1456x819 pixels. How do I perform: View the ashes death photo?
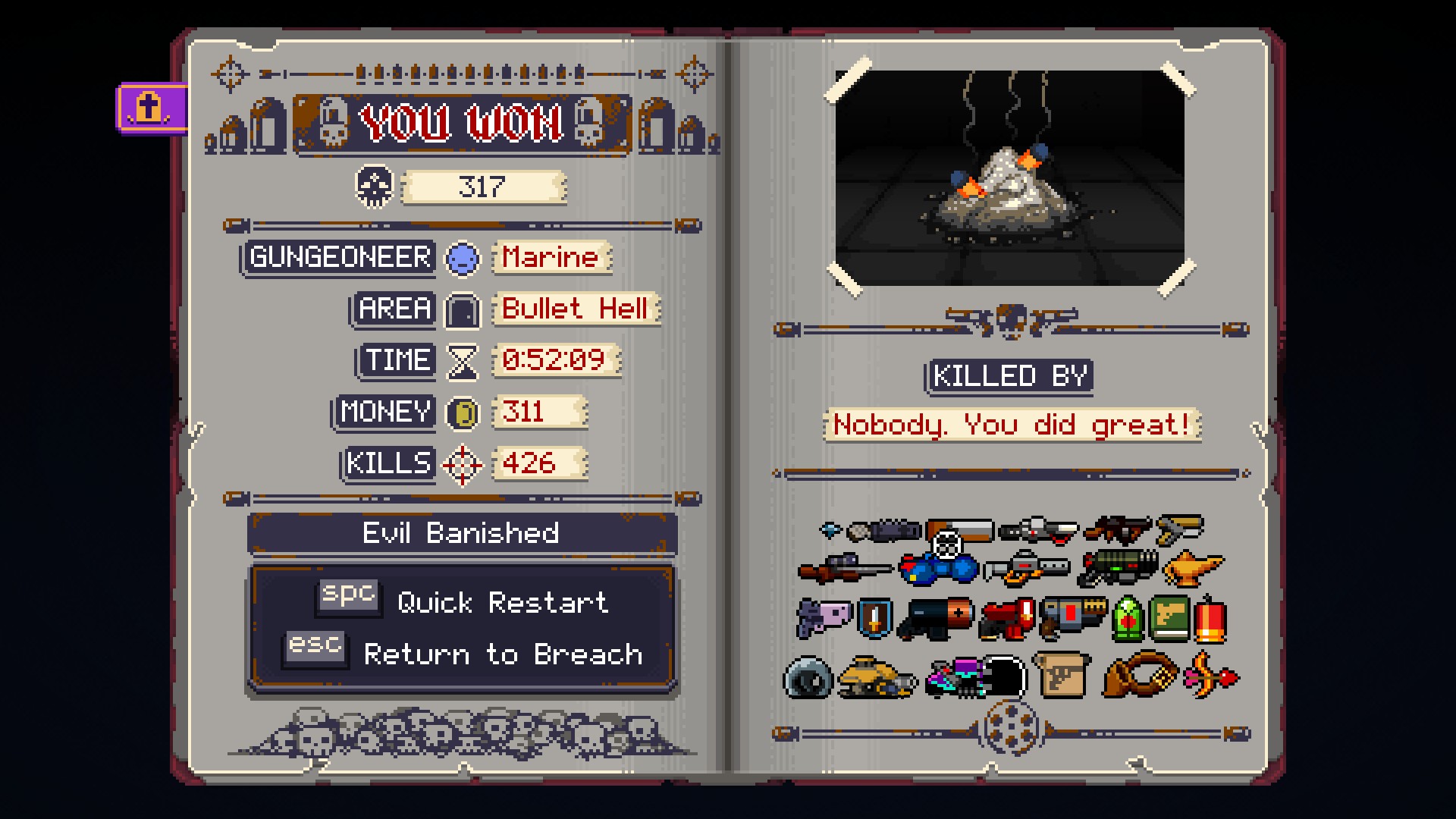tap(1011, 176)
